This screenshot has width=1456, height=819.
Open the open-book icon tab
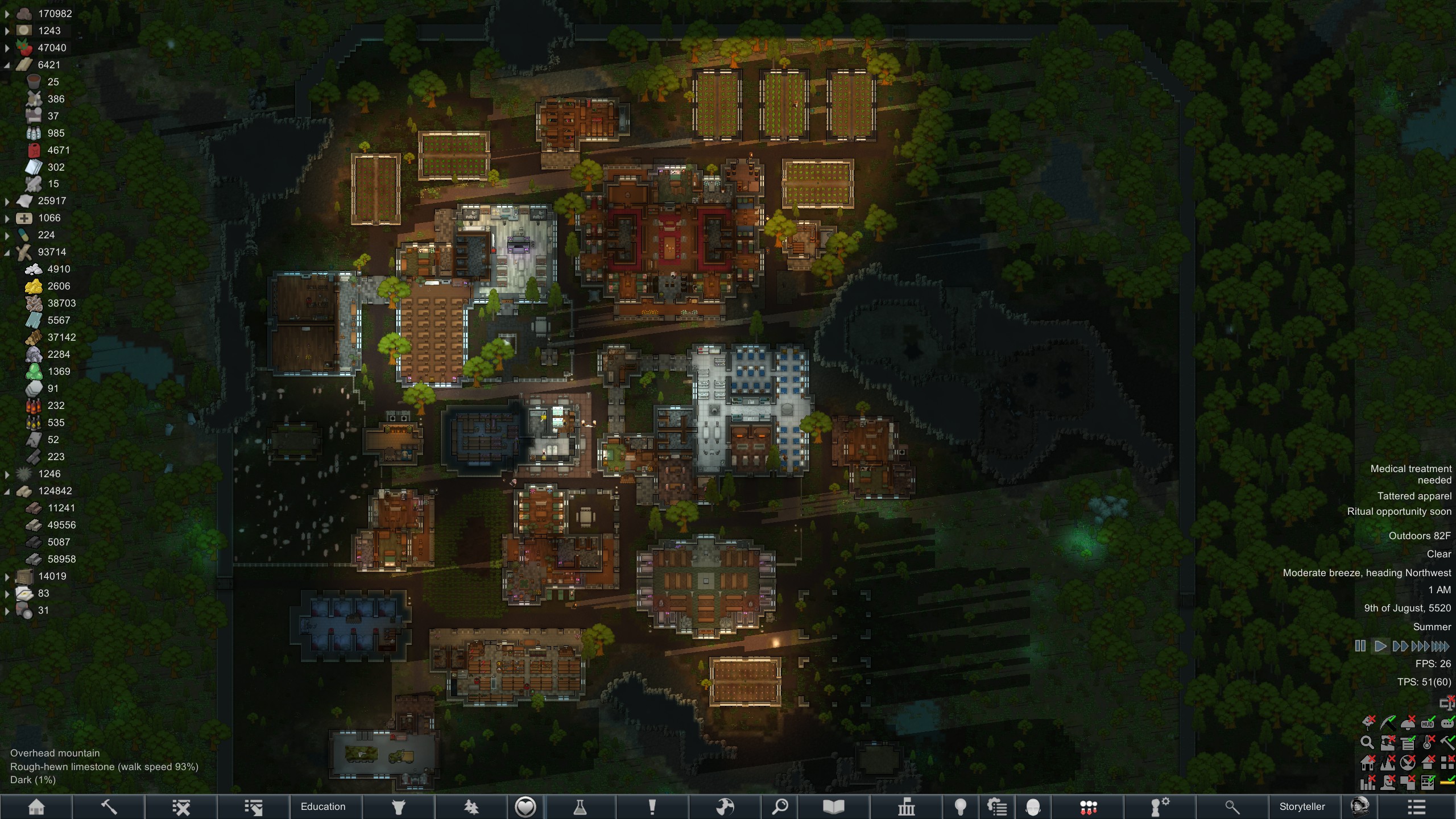pos(833,806)
